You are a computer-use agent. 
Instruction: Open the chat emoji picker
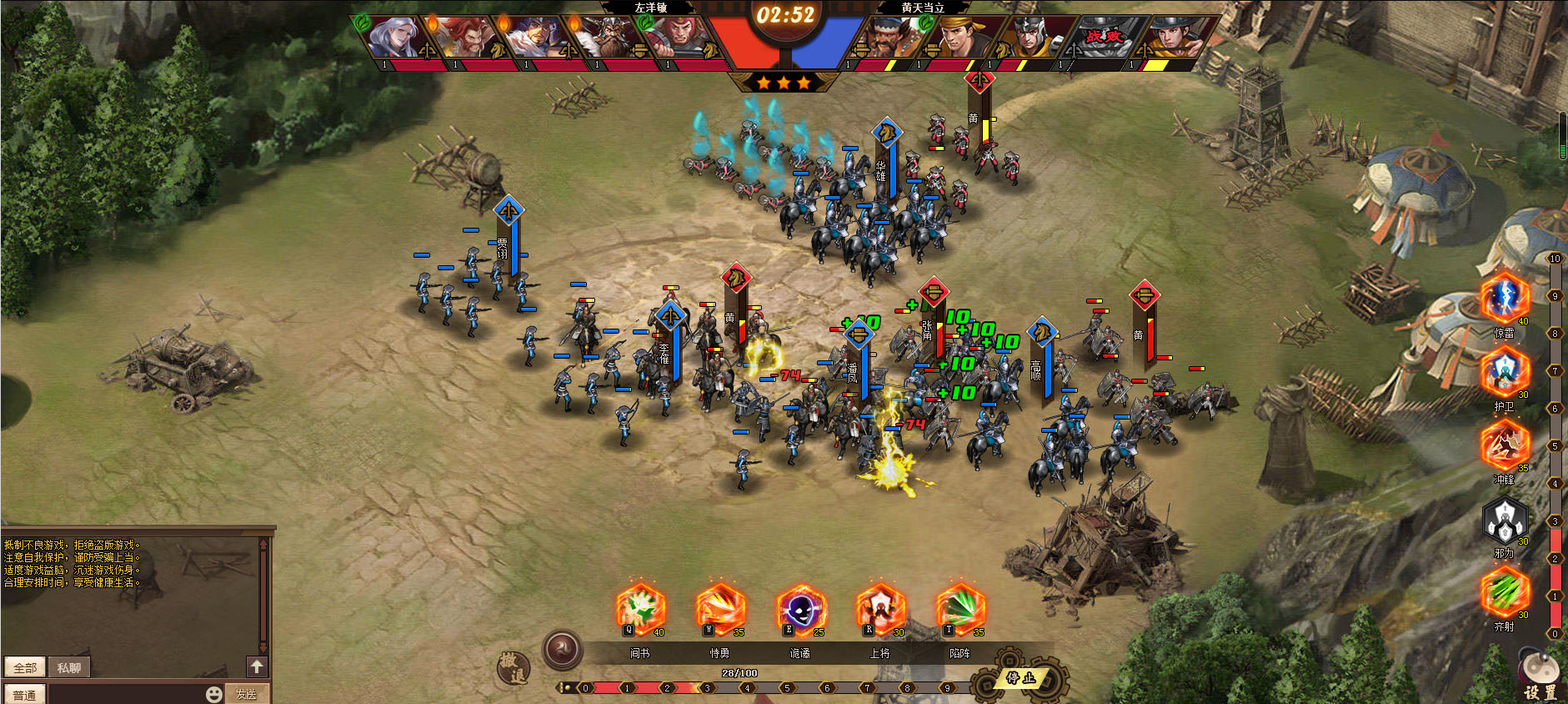[214, 694]
